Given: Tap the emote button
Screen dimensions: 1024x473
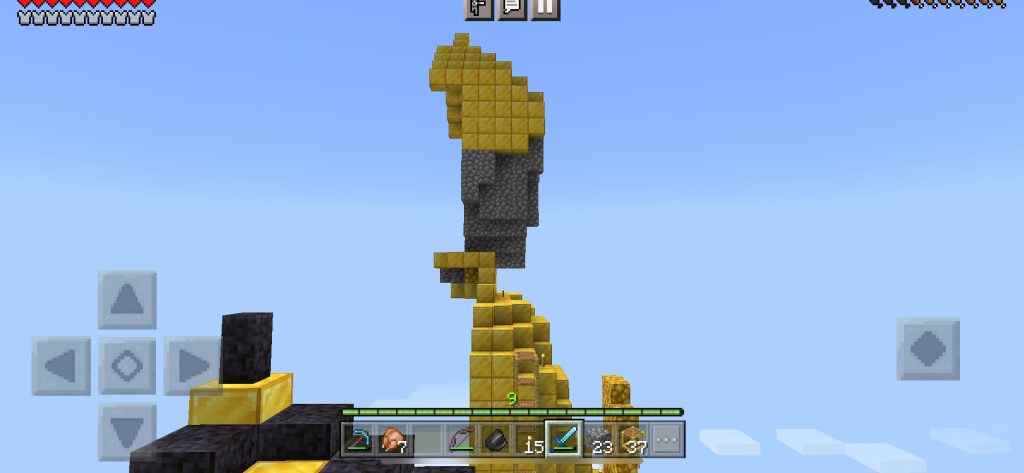Looking at the screenshot, I should pyautogui.click(x=478, y=8).
